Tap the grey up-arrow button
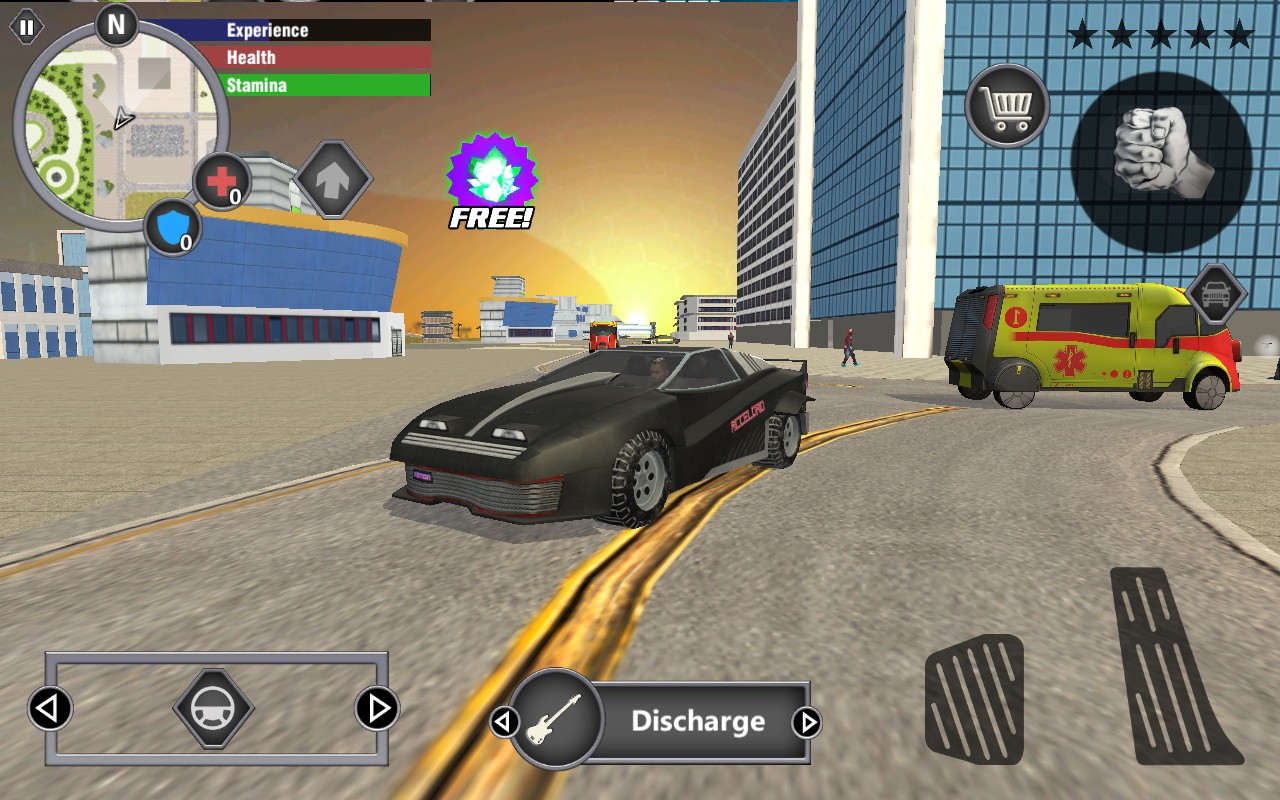 [x=334, y=179]
